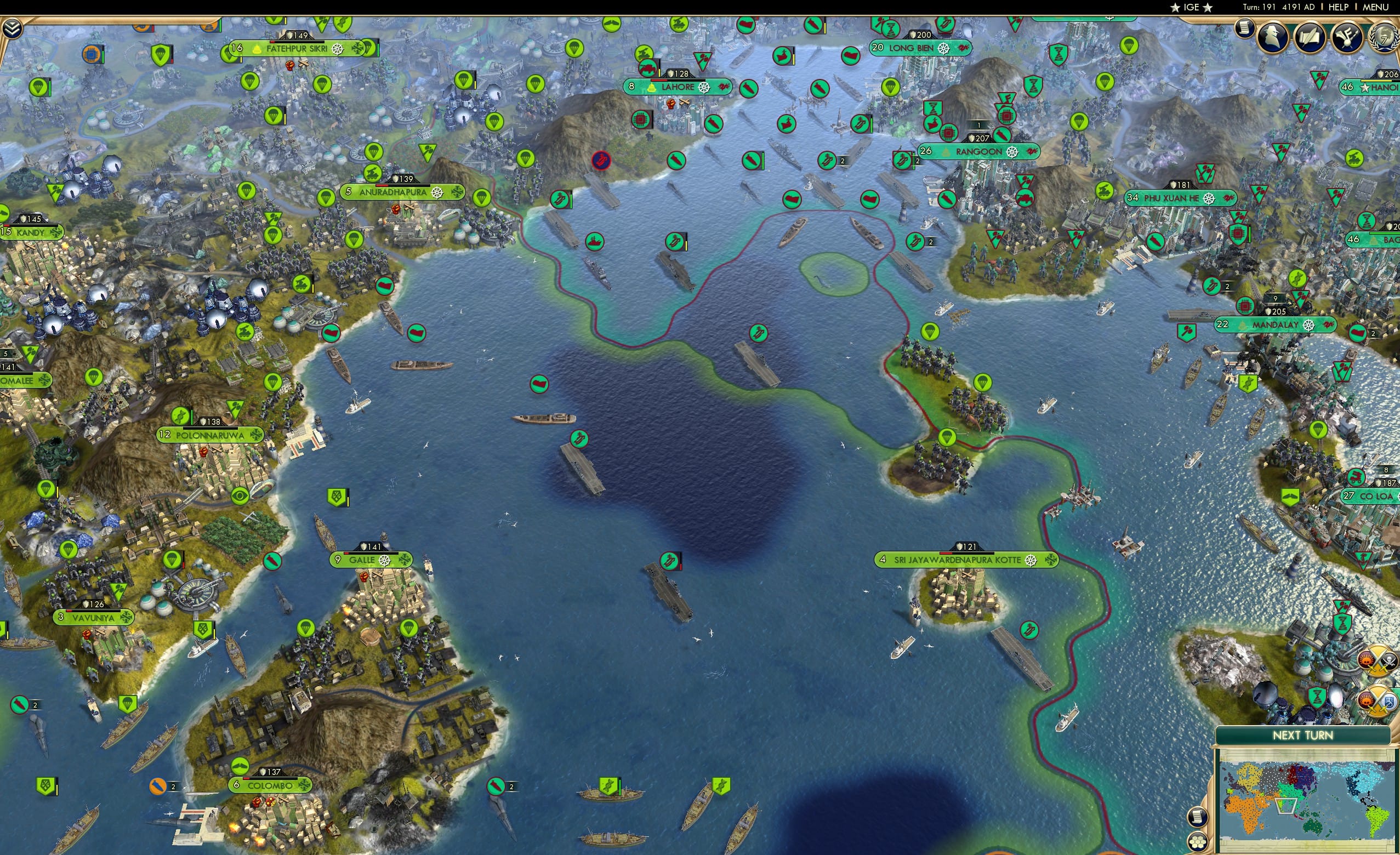Image resolution: width=1400 pixels, height=855 pixels.
Task: Click the red enemy unit flag near Lahore's coast
Action: pos(601,159)
